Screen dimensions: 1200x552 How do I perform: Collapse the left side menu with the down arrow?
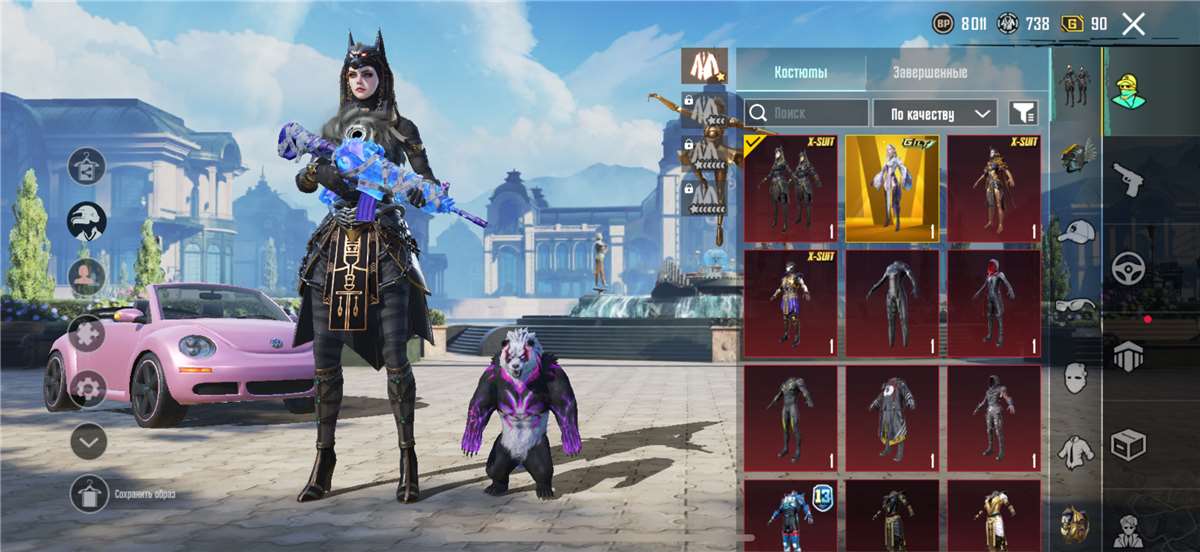coord(88,440)
